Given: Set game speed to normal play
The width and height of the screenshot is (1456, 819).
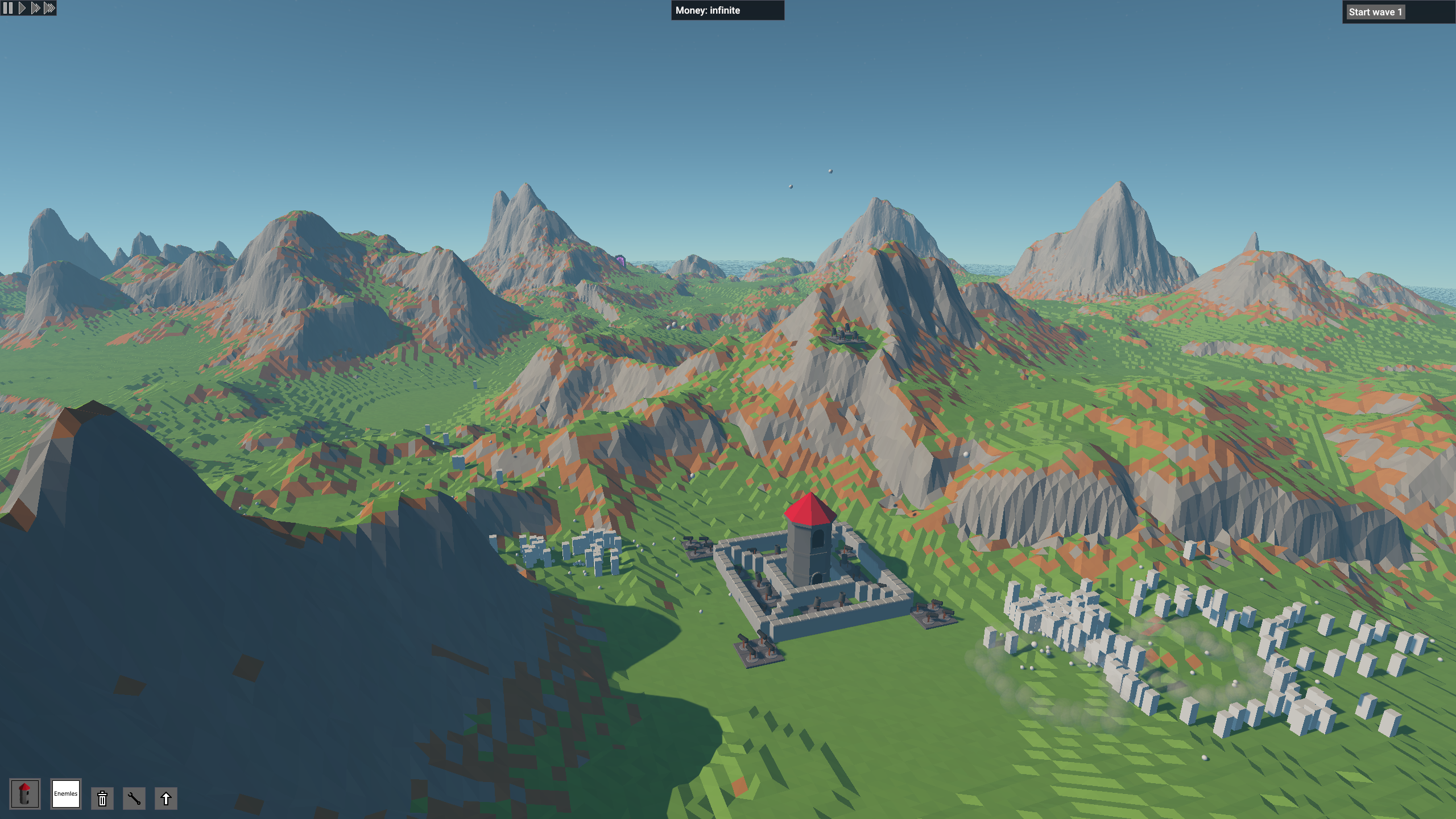Looking at the screenshot, I should point(22,8).
